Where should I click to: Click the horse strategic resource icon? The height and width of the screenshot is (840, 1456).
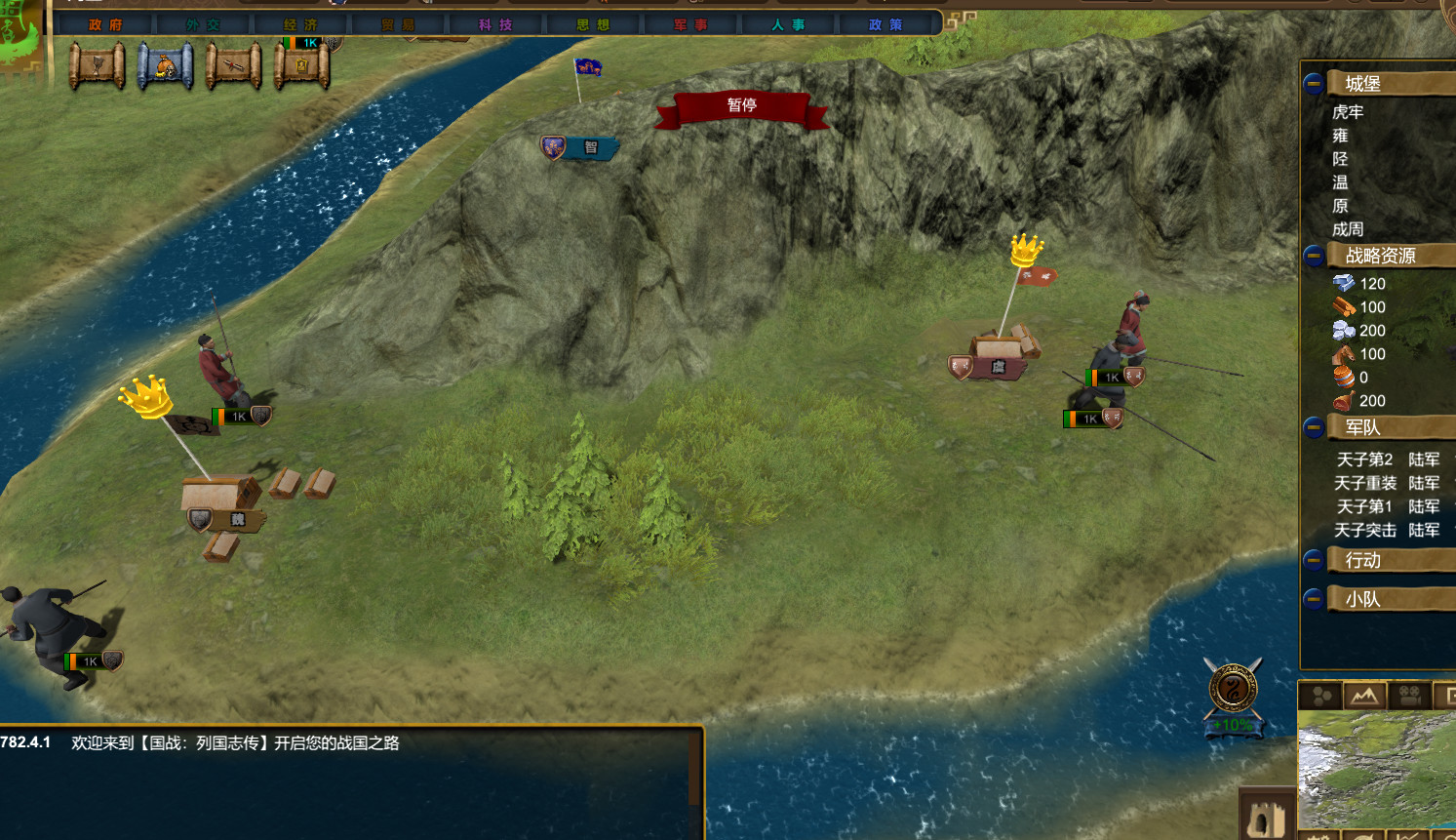click(x=1344, y=353)
